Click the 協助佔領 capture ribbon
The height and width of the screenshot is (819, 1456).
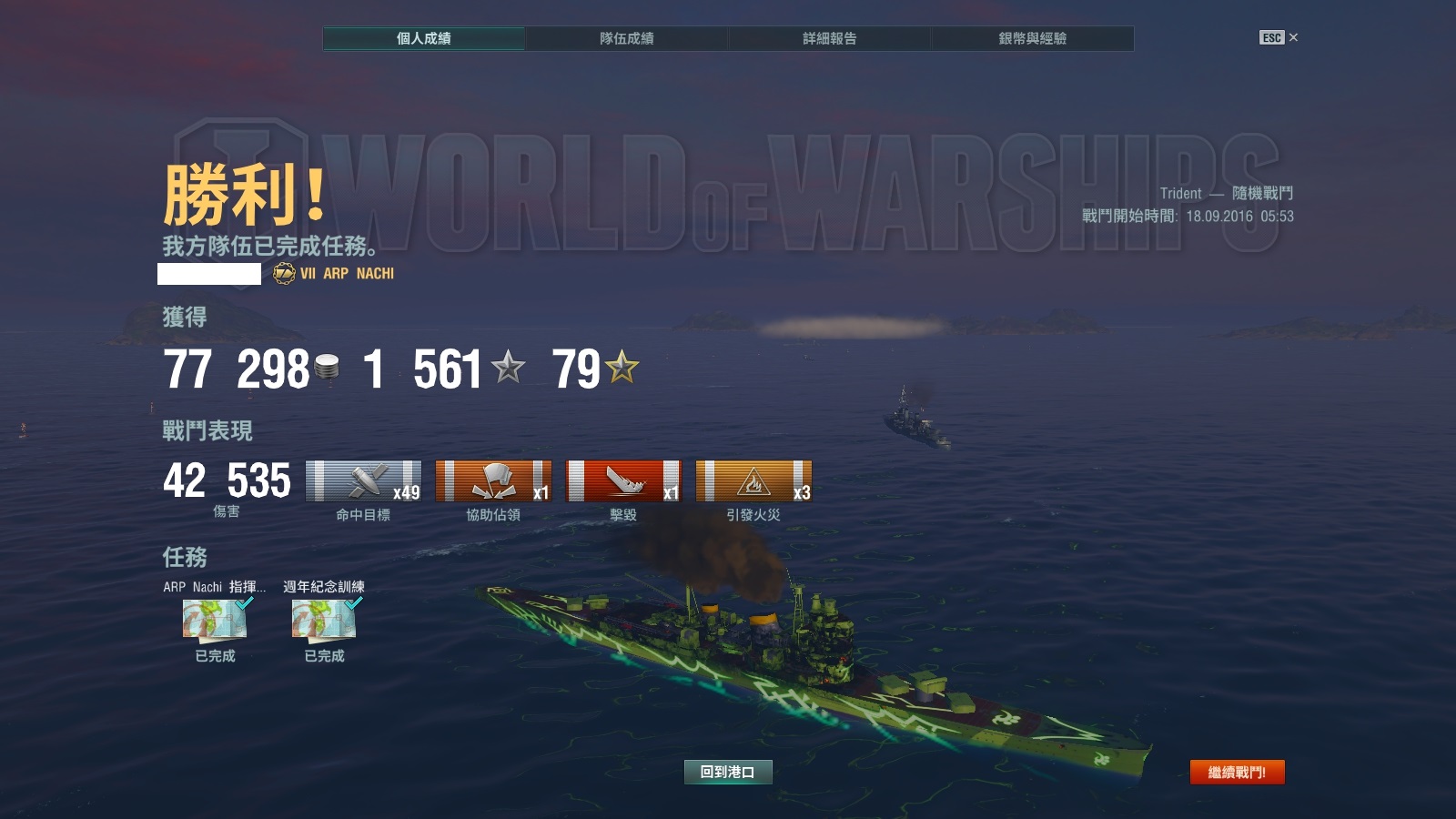tap(493, 481)
